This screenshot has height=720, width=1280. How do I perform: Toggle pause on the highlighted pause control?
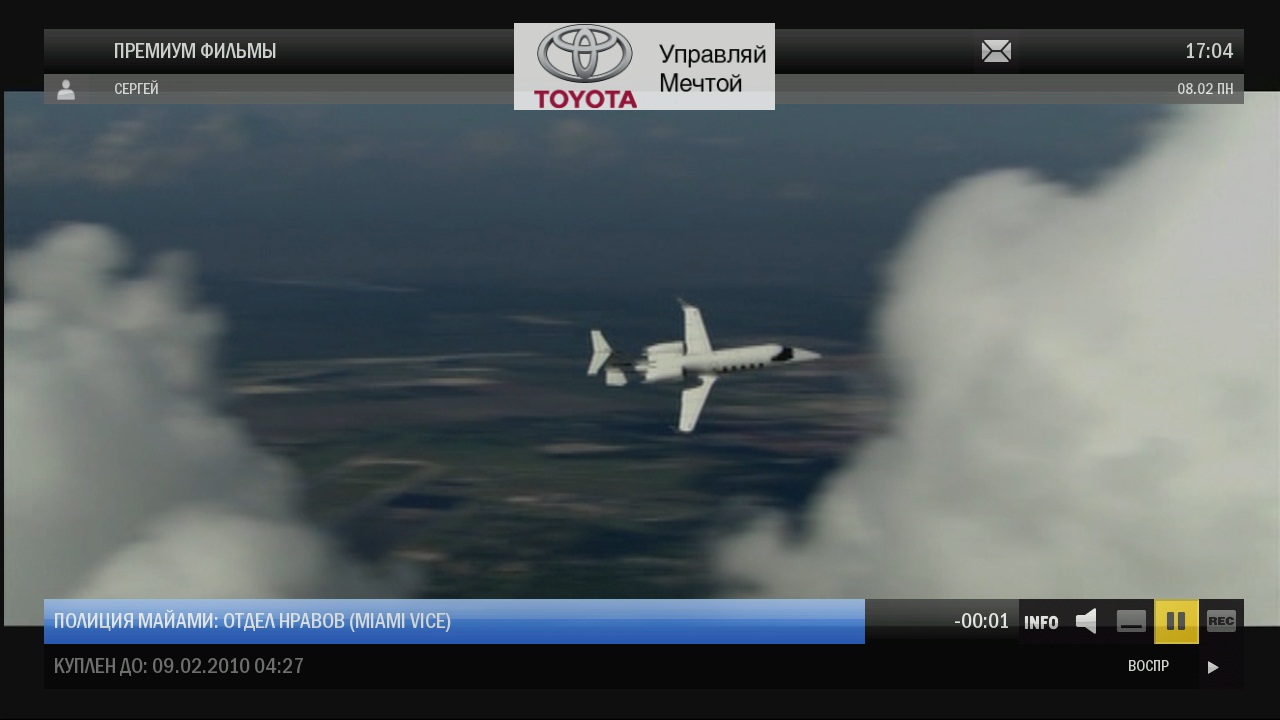coord(1177,621)
